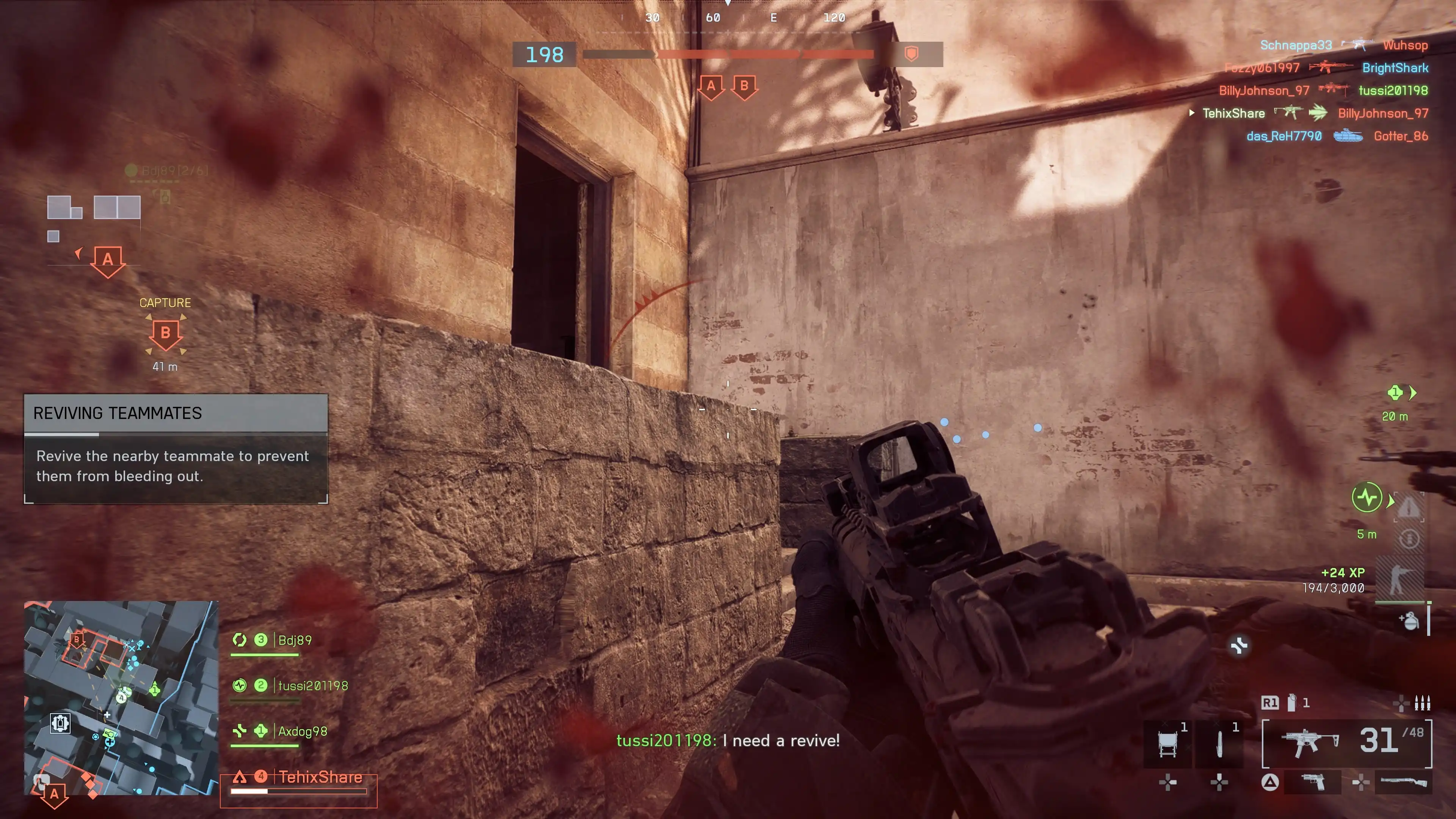Image resolution: width=1456 pixels, height=819 pixels.
Task: Open the Reviving Teammates tutorial panel
Action: tap(175, 448)
